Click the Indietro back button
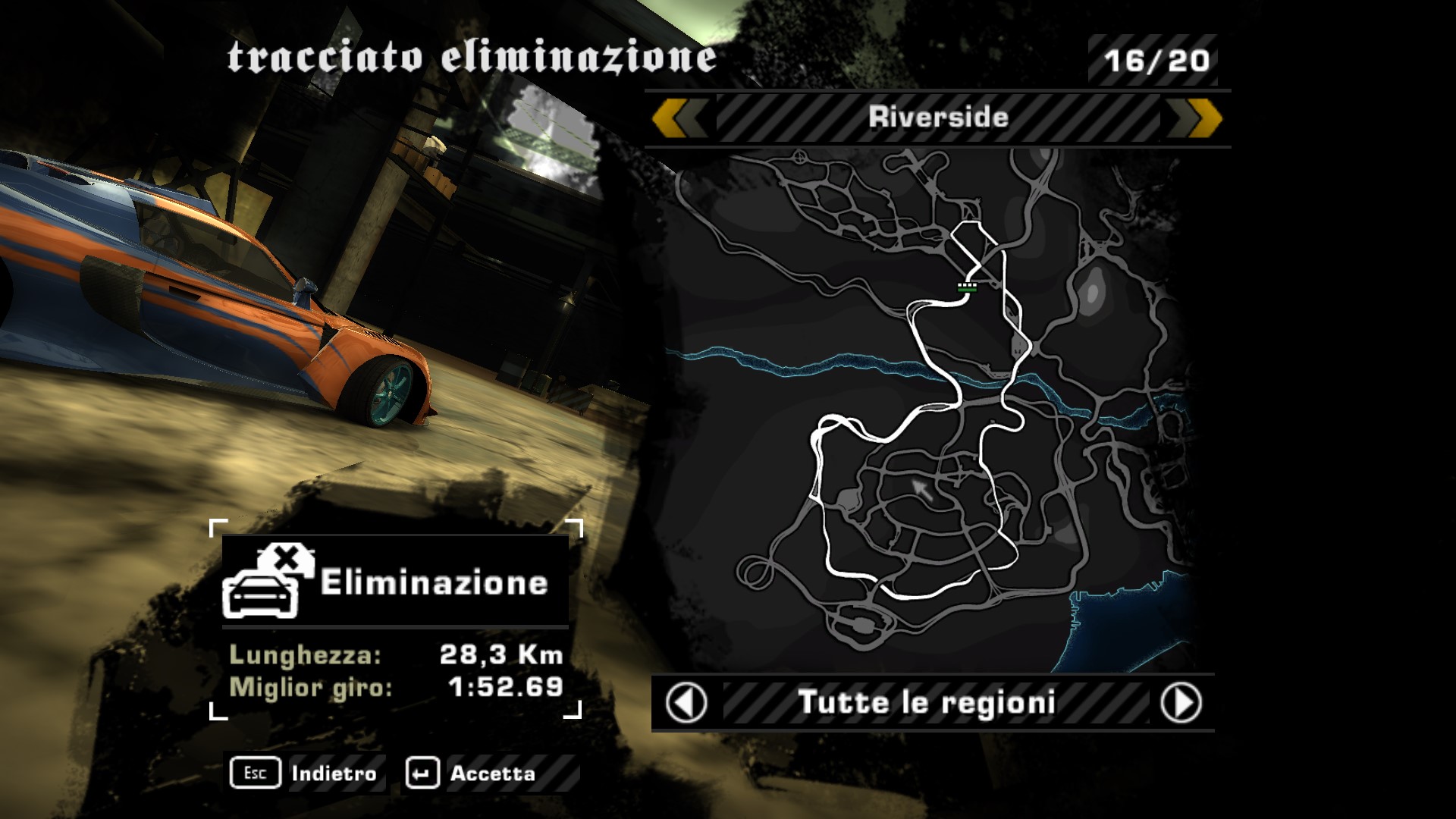Viewport: 1456px width, 819px height. point(305,773)
